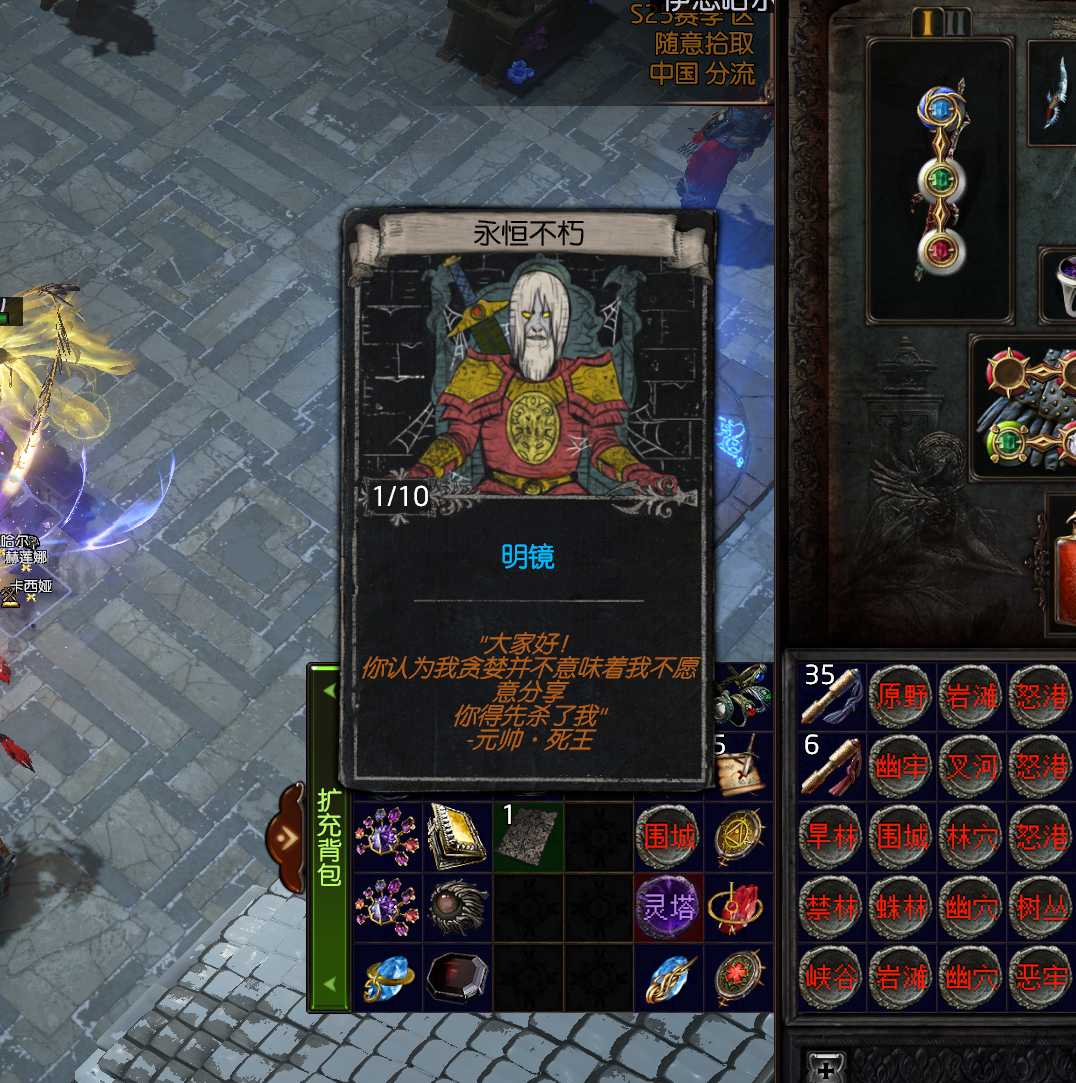Select the 原野 map item
The image size is (1076, 1083).
coord(901,695)
